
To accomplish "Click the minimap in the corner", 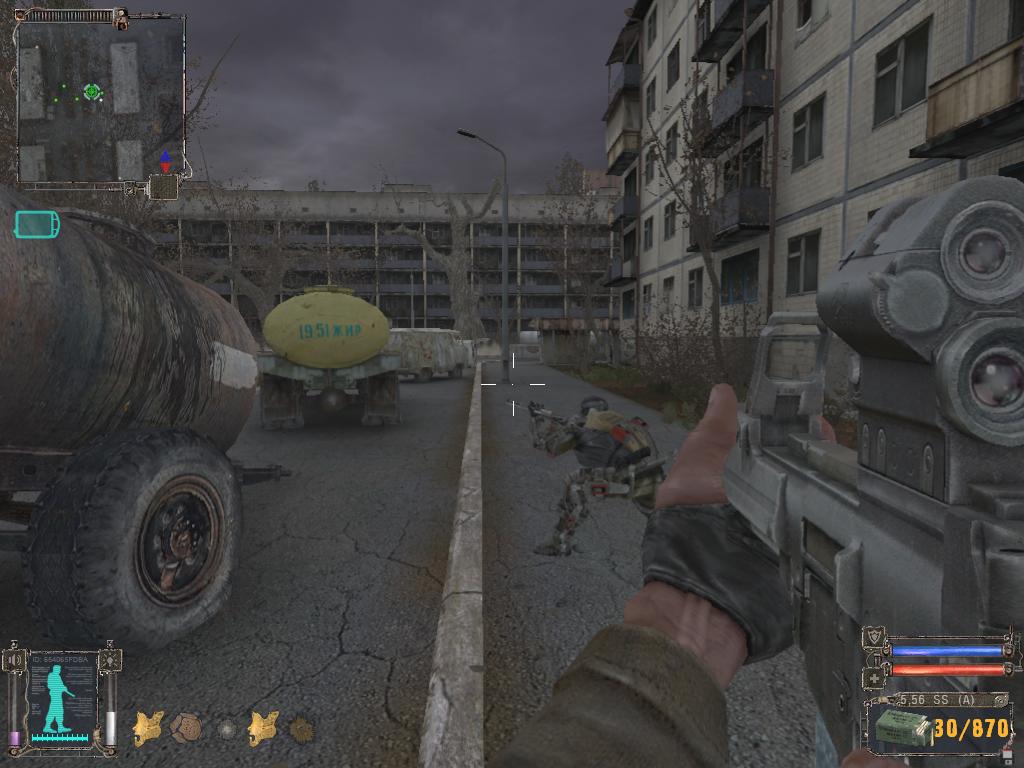I will coord(100,98).
